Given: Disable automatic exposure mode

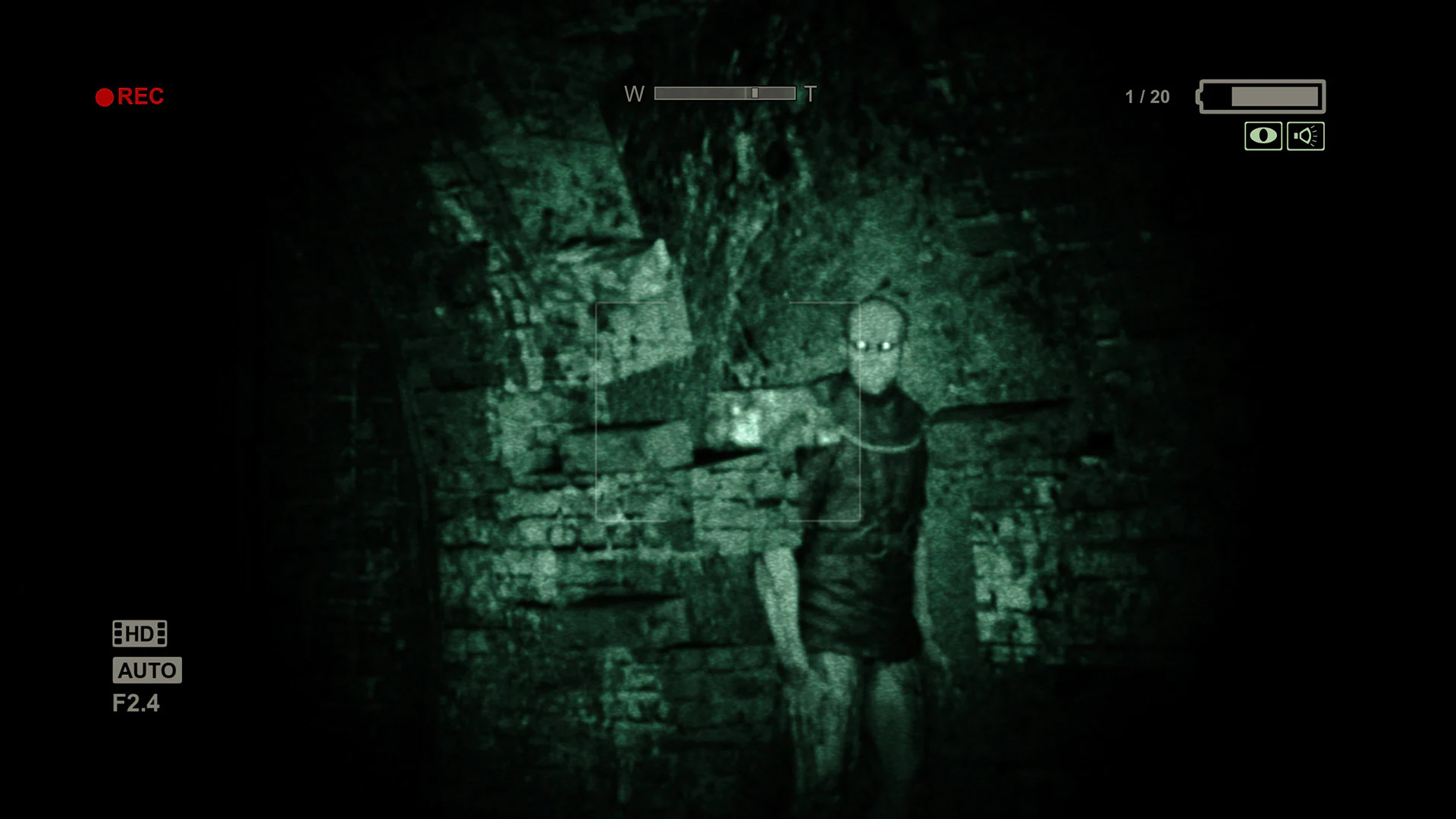Looking at the screenshot, I should point(147,670).
